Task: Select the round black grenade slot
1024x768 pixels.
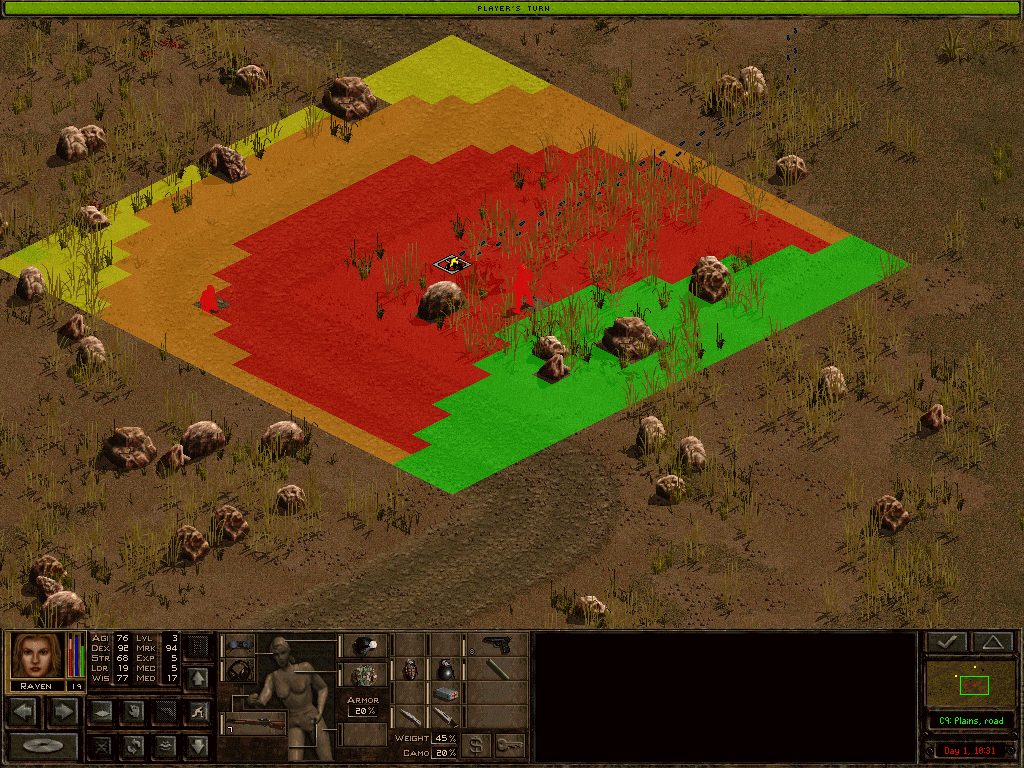Action: pos(445,669)
